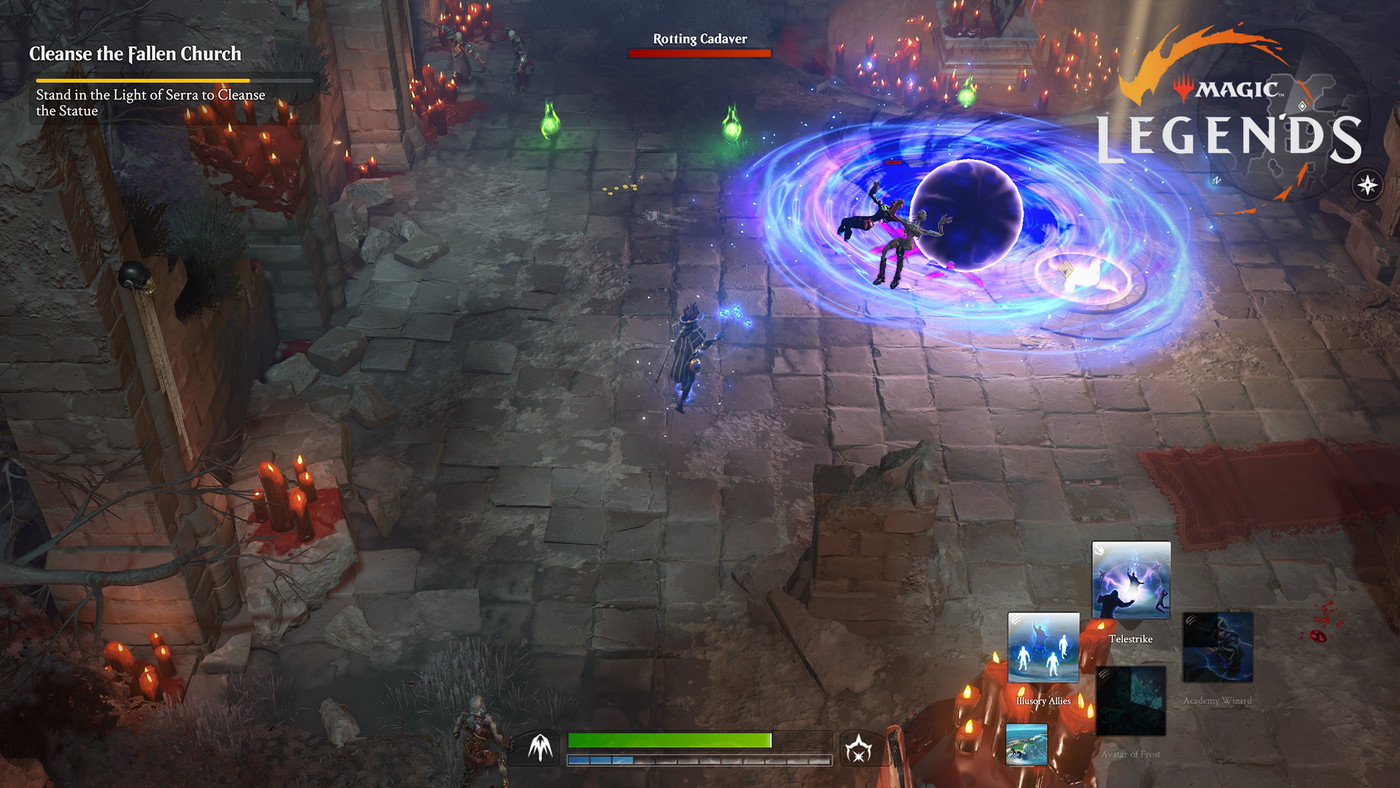Select the dimmed Academy Wizard card
This screenshot has height=788, width=1400.
pyautogui.click(x=1217, y=647)
